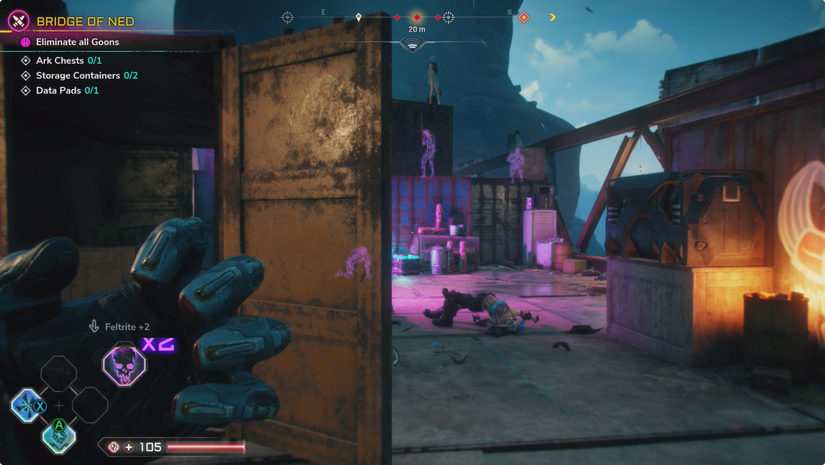Select the glowing red enemy marker on compass
Screen dimensions: 825x465
coord(417,17)
